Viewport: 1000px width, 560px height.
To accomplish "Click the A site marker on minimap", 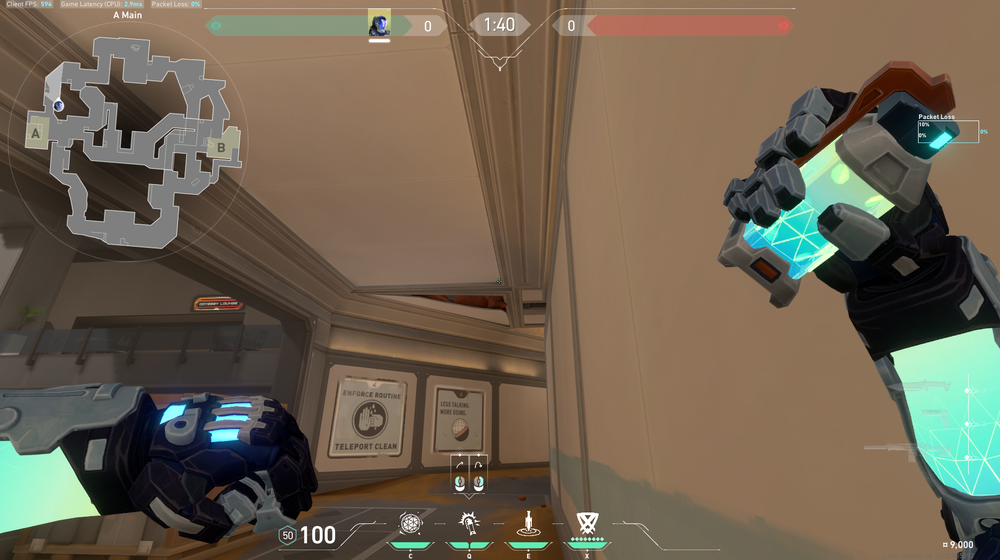I will 36,132.
